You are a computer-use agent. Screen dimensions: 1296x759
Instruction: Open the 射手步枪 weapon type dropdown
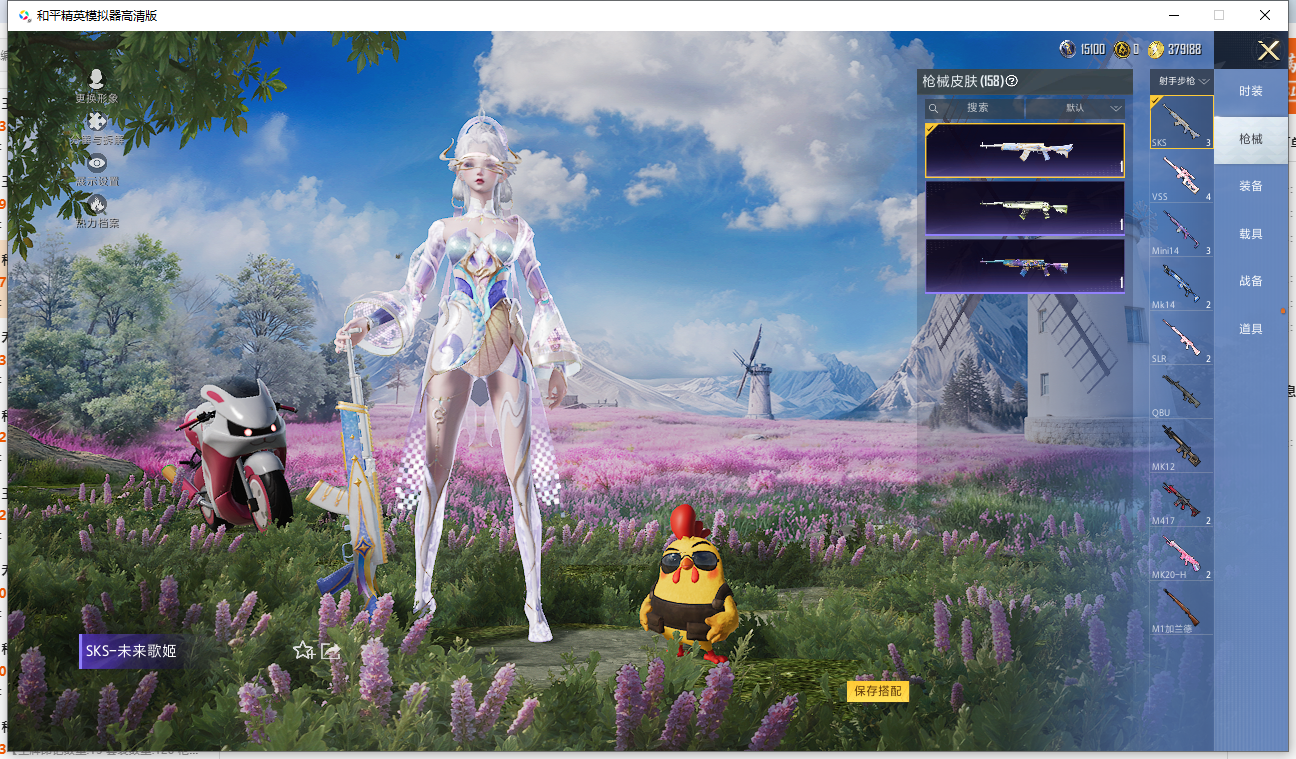click(x=1183, y=81)
